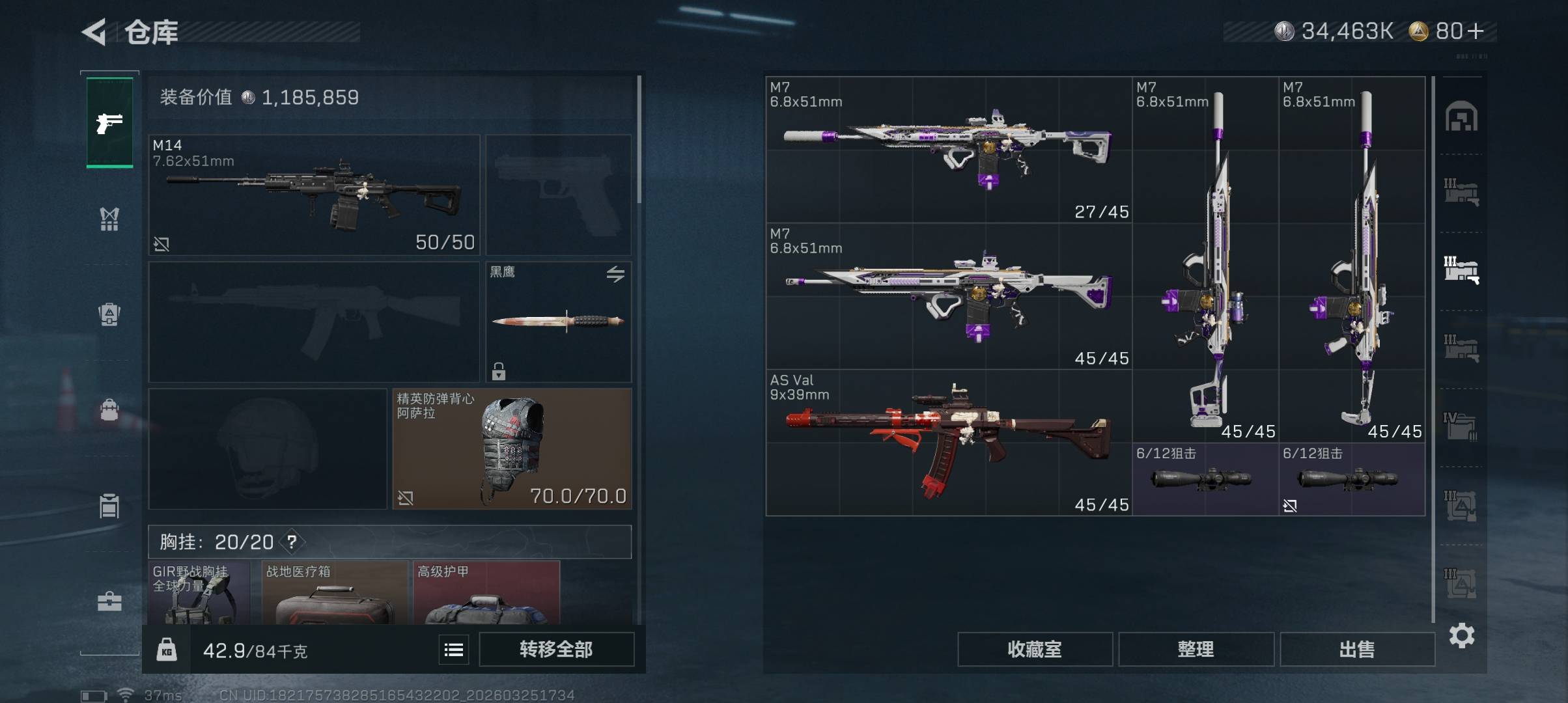Select the 黑鹰 knife slot
The height and width of the screenshot is (703, 1568).
coord(559,322)
